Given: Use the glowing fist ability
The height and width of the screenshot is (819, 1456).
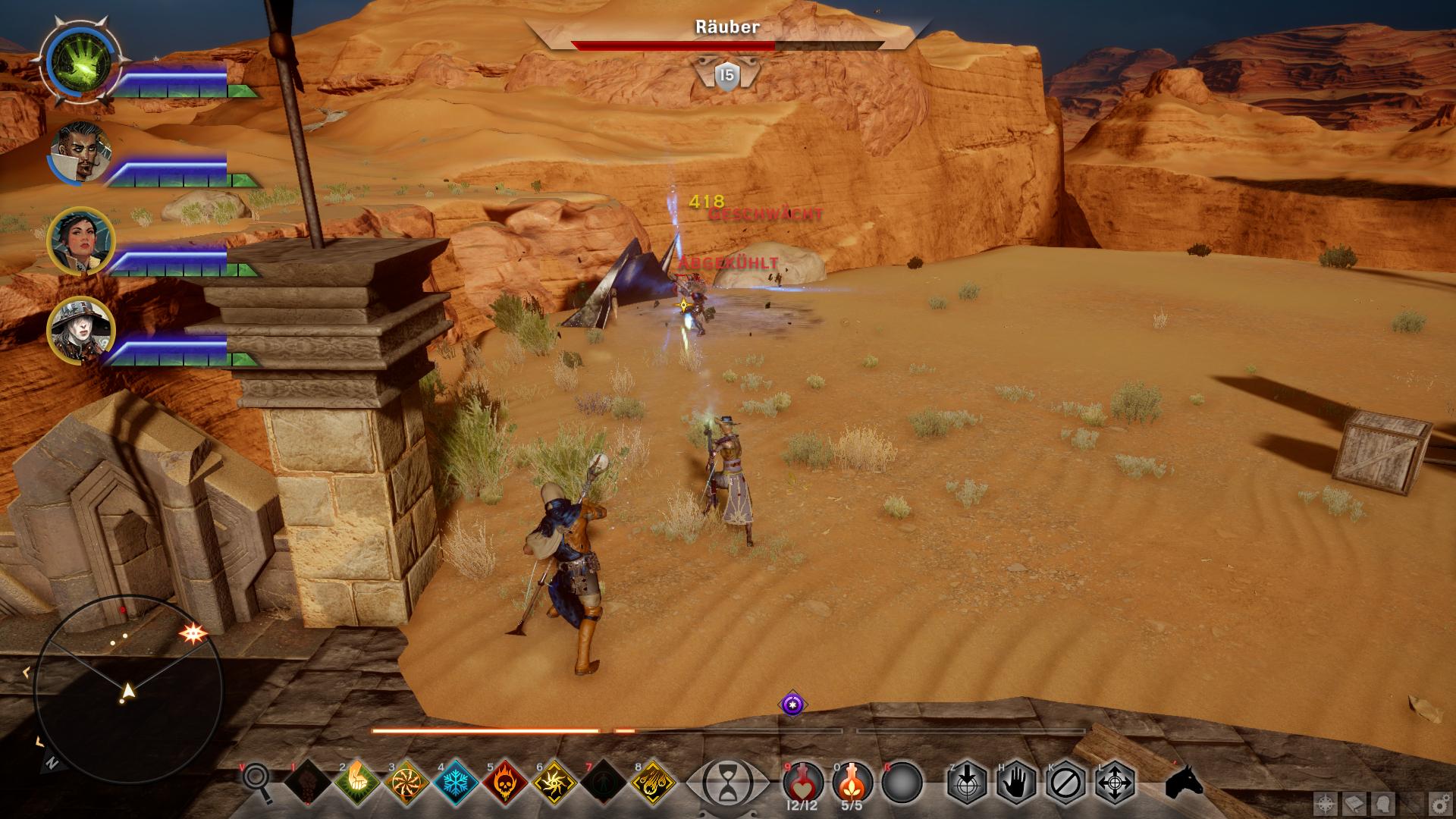Looking at the screenshot, I should [356, 781].
